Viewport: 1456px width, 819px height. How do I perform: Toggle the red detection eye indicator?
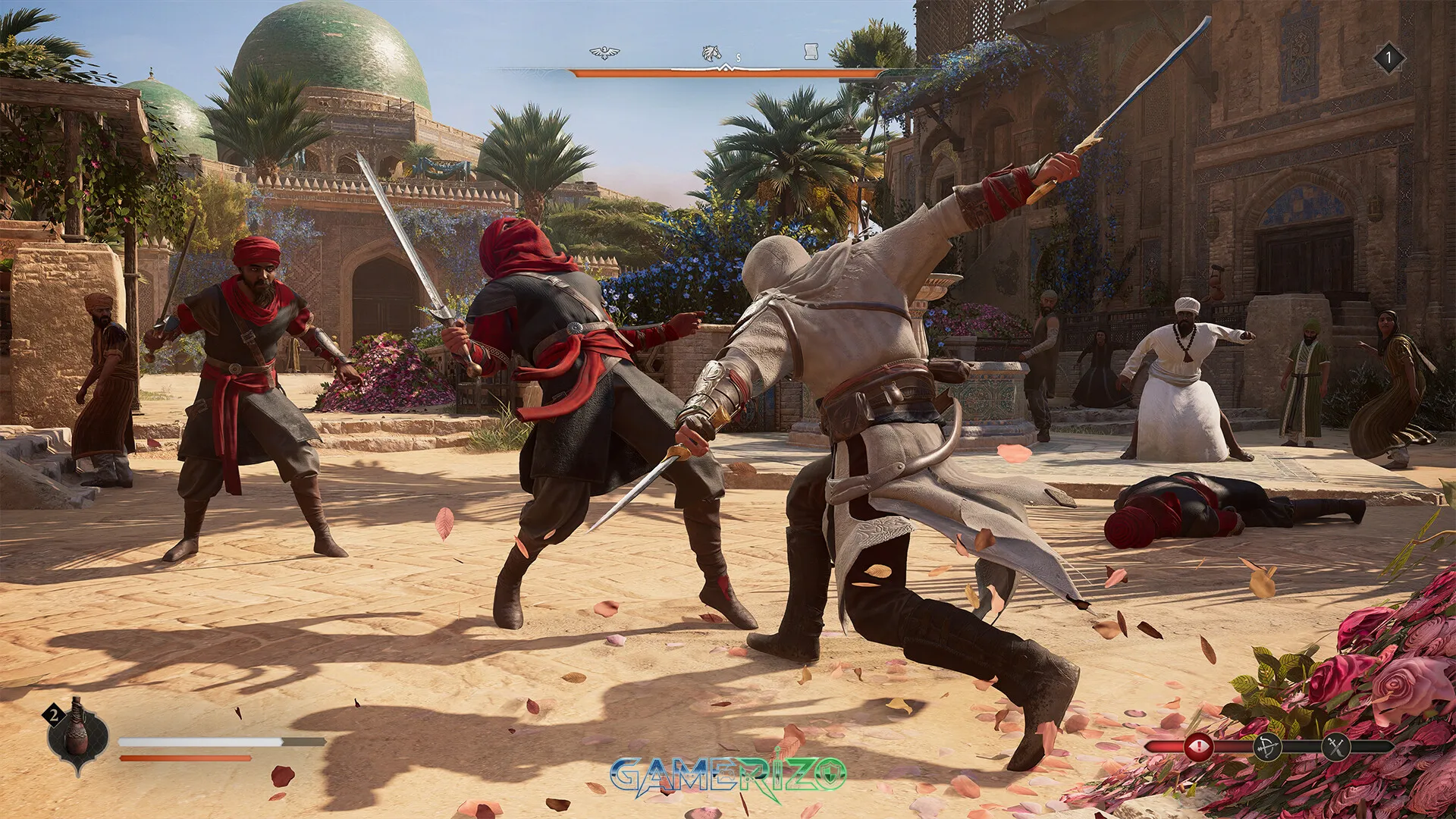coord(1199,748)
